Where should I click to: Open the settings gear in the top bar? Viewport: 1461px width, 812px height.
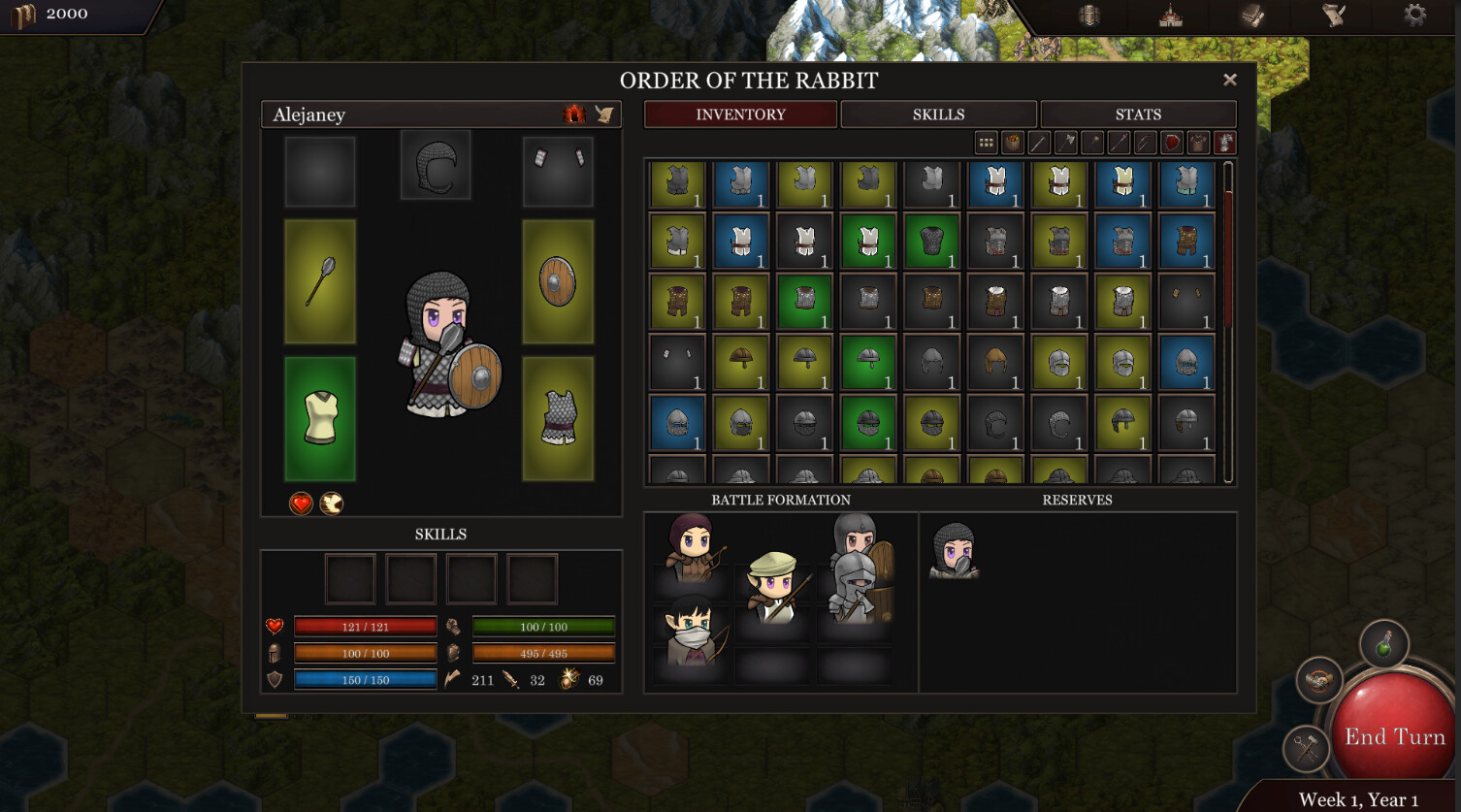(x=1416, y=16)
